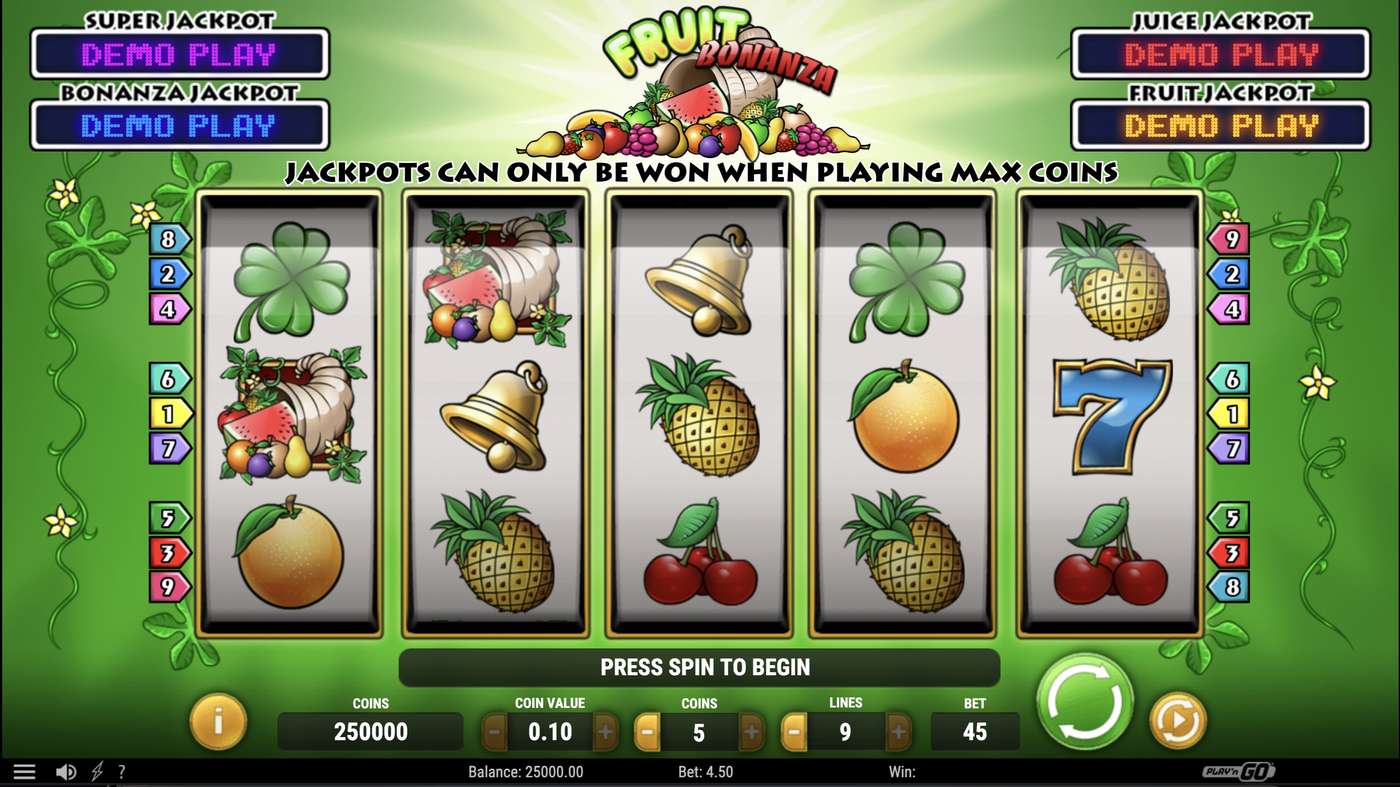Click the Juice Jackpot display
Viewport: 1400px width, 787px height.
click(x=1220, y=55)
